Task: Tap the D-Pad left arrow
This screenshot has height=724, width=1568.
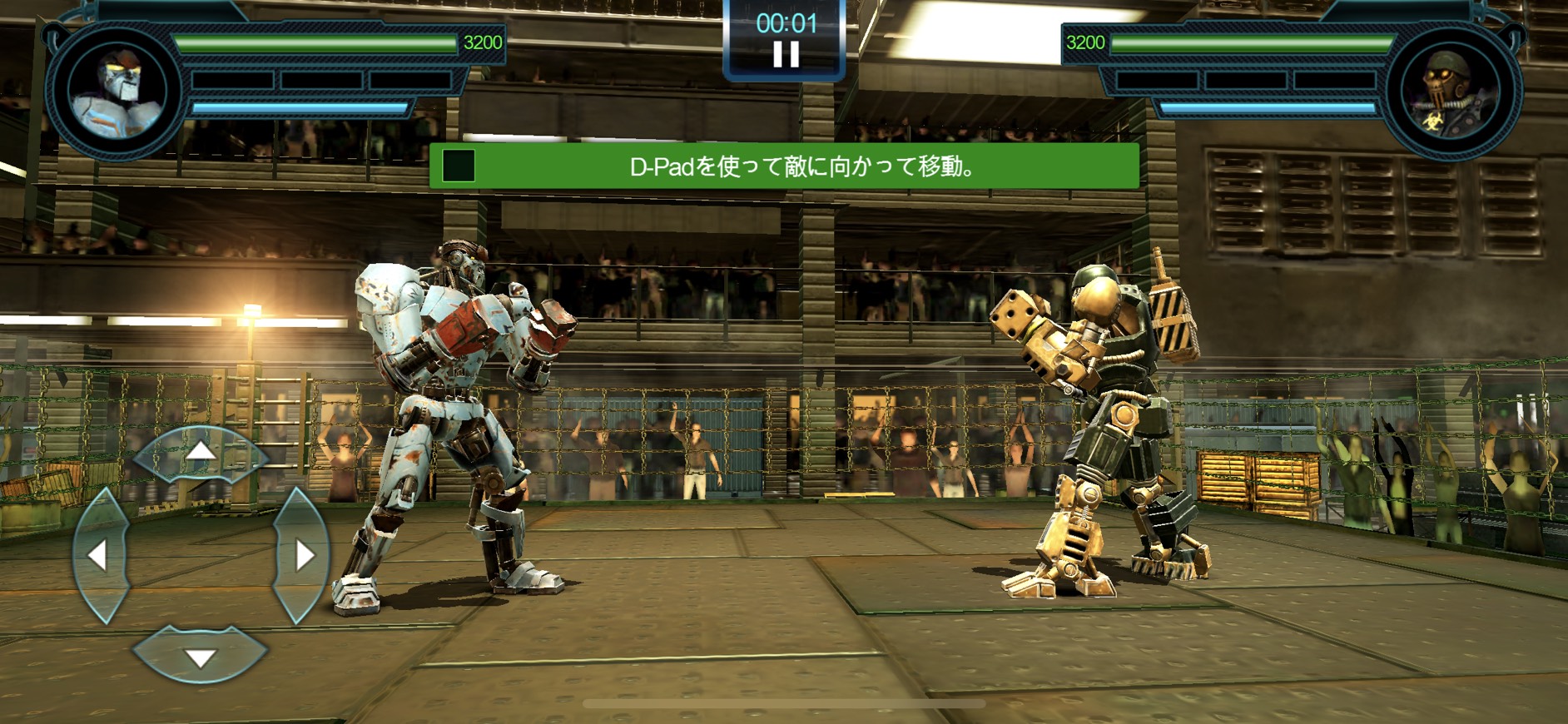Action: click(x=100, y=555)
